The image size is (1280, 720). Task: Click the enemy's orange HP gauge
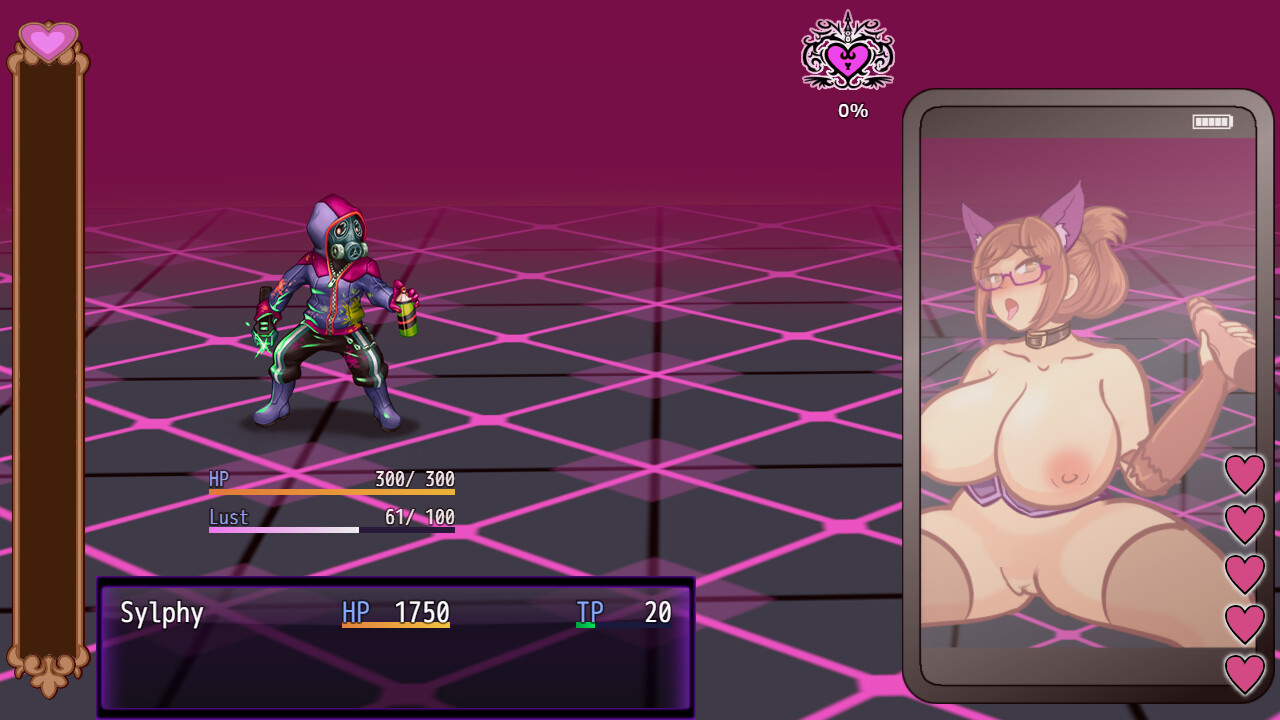pos(330,494)
